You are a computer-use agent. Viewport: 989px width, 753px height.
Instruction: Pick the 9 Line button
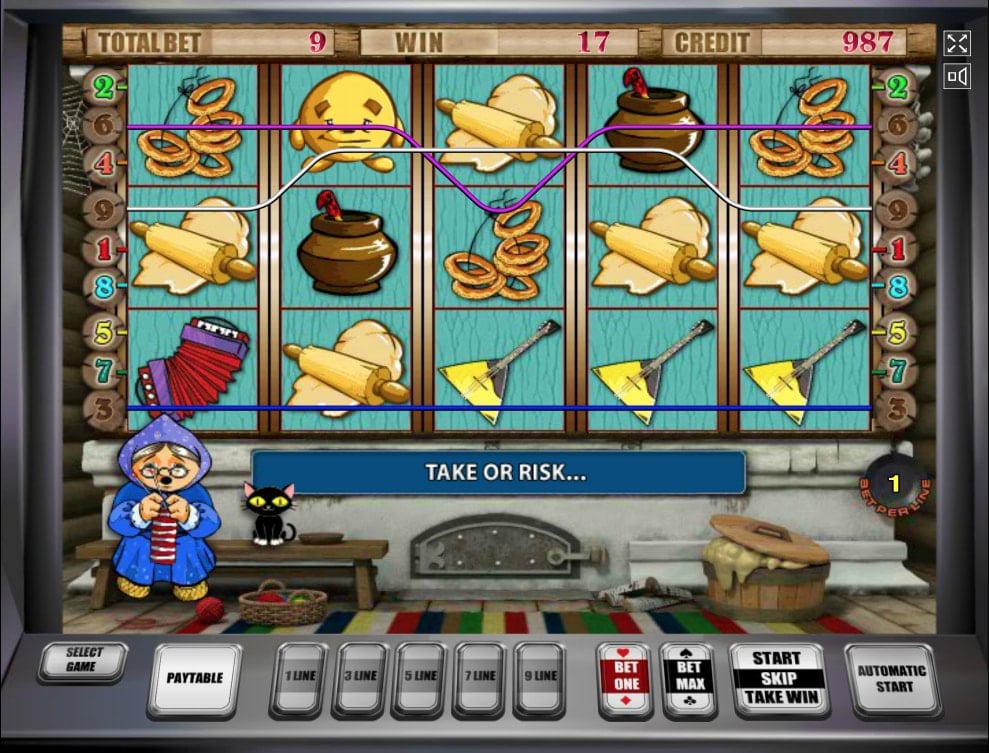tap(545, 678)
